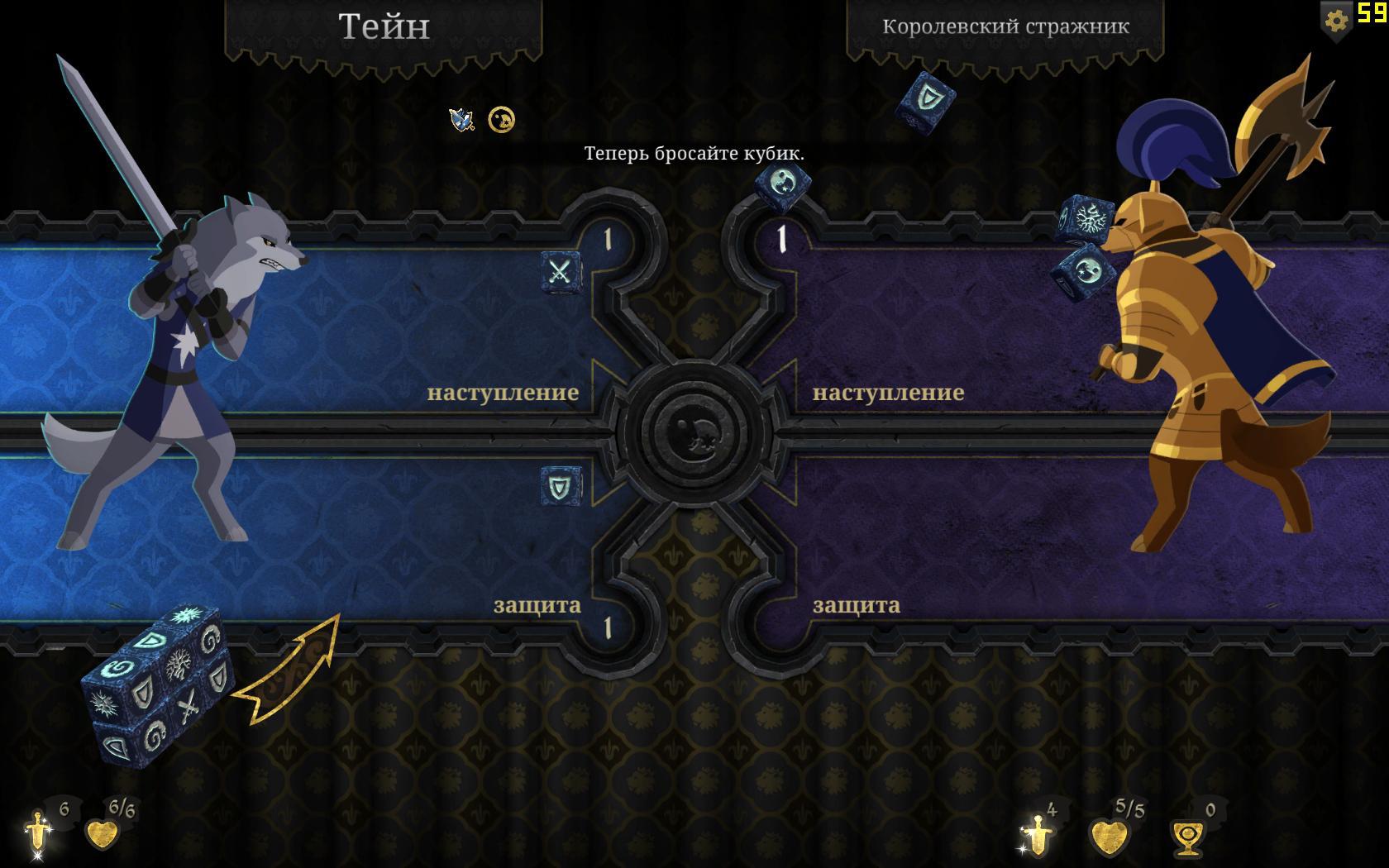Inspect the round gold status icon under Тейн
The image size is (1389, 868).
(x=501, y=121)
